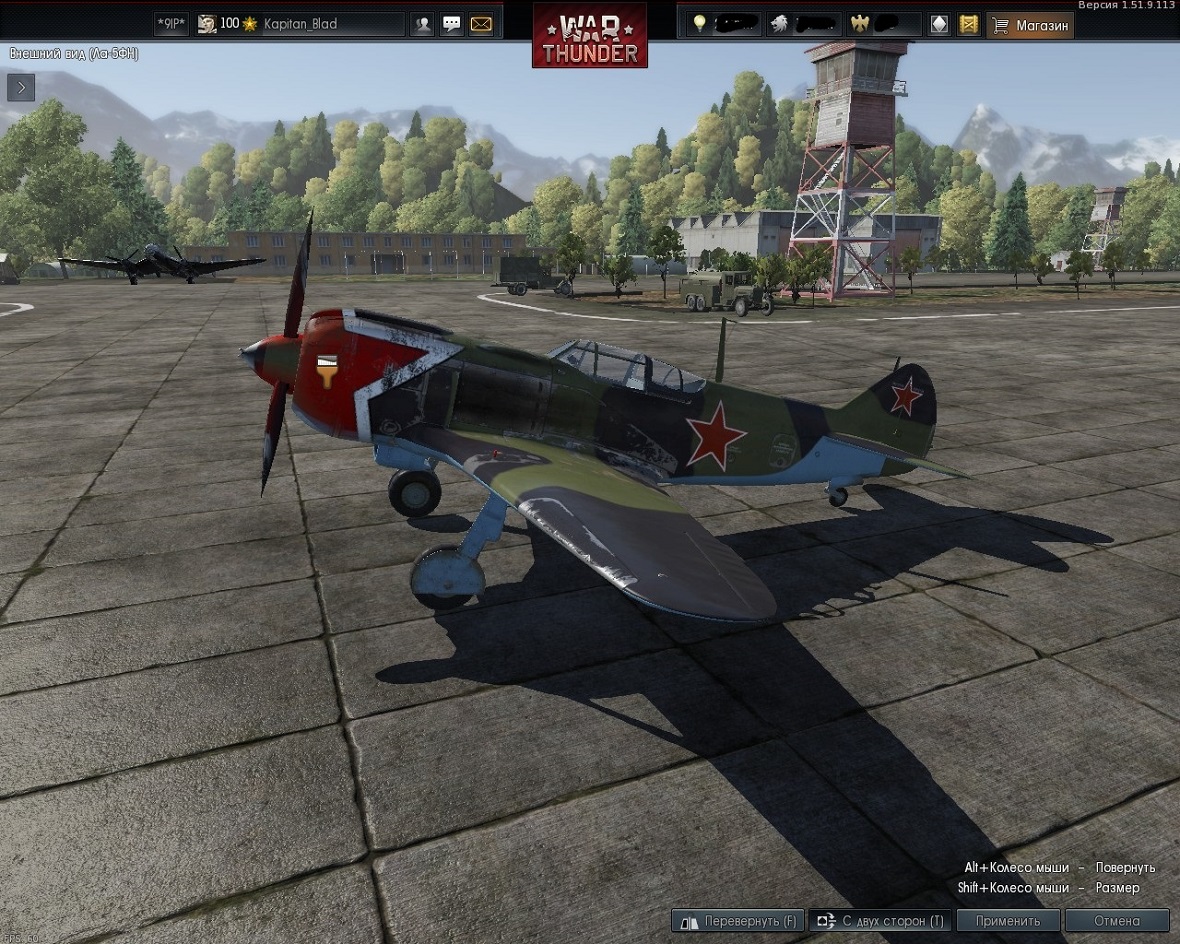Click the War Thunder logo
1180x944 pixels.
pyautogui.click(x=589, y=36)
